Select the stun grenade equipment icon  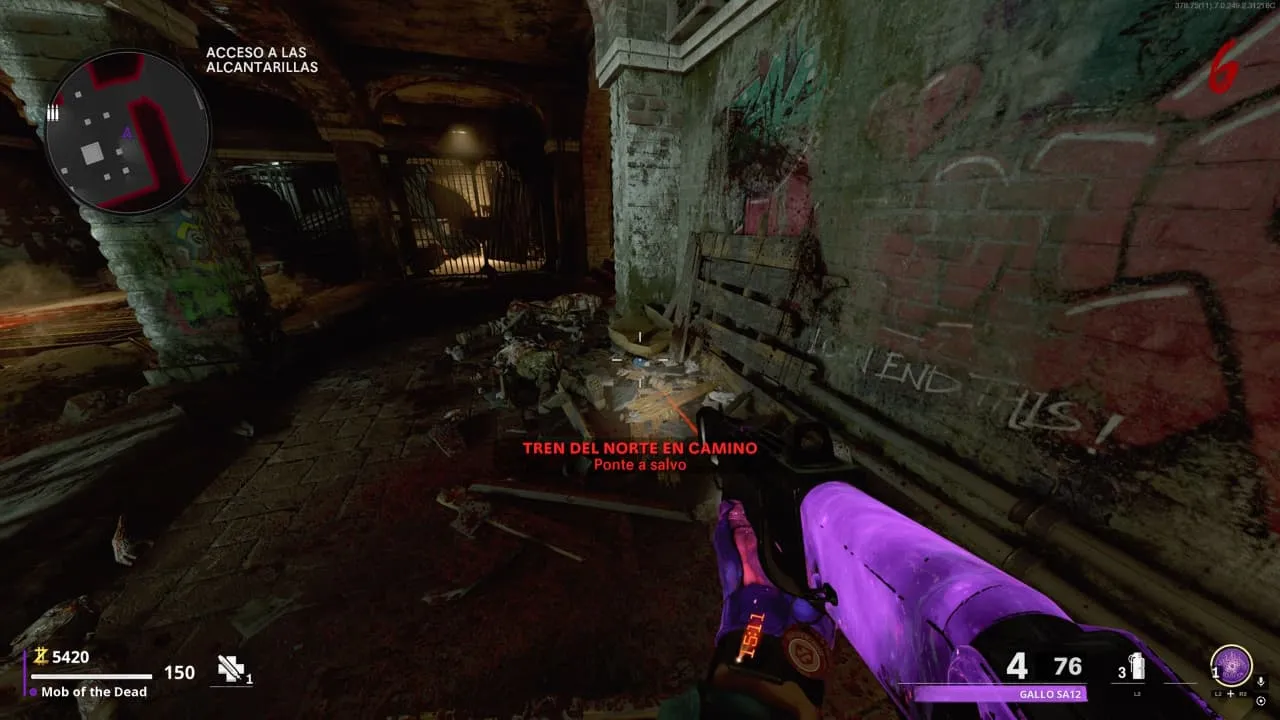1137,666
